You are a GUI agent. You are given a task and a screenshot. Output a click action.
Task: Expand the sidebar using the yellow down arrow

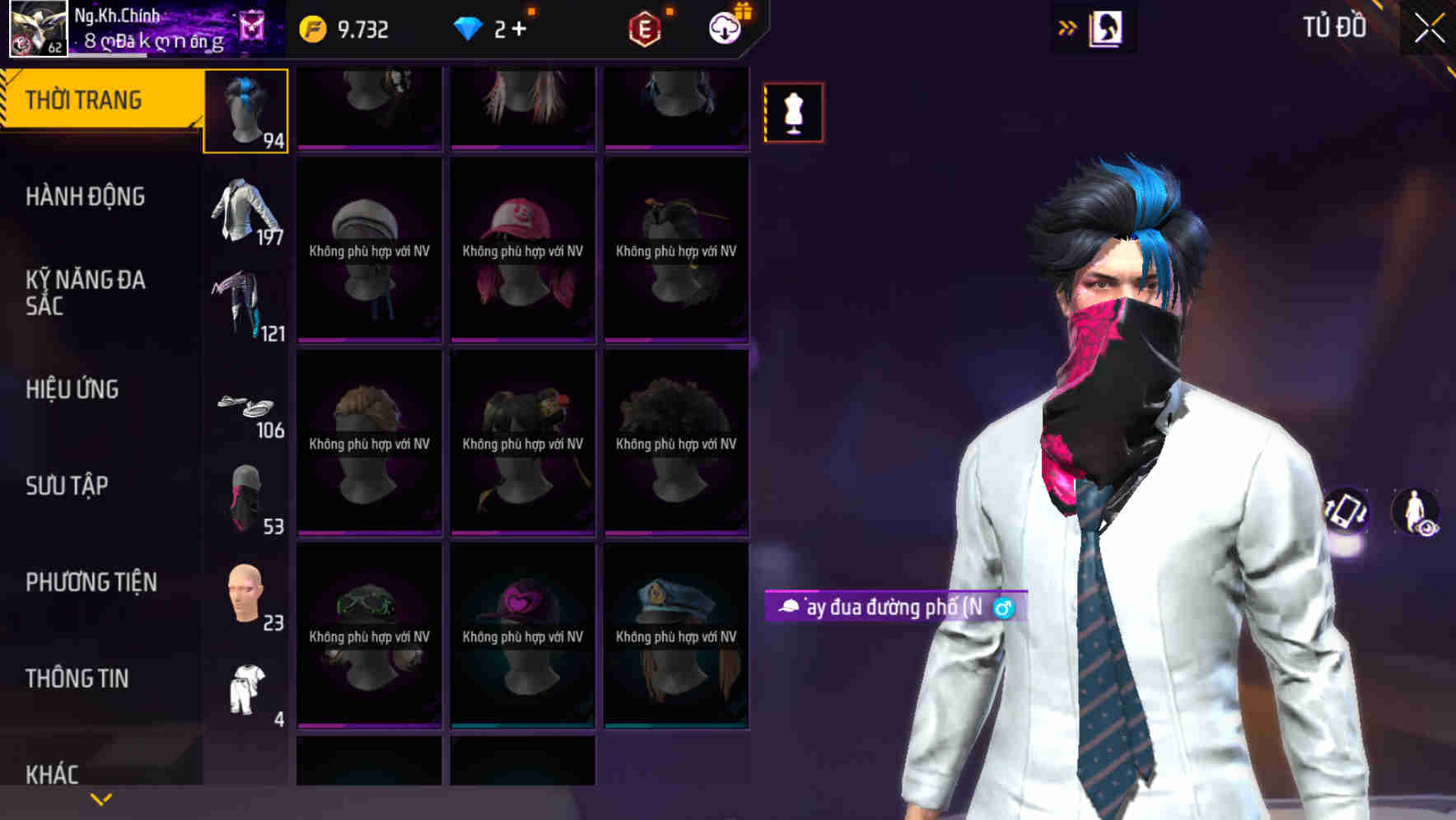[100, 798]
